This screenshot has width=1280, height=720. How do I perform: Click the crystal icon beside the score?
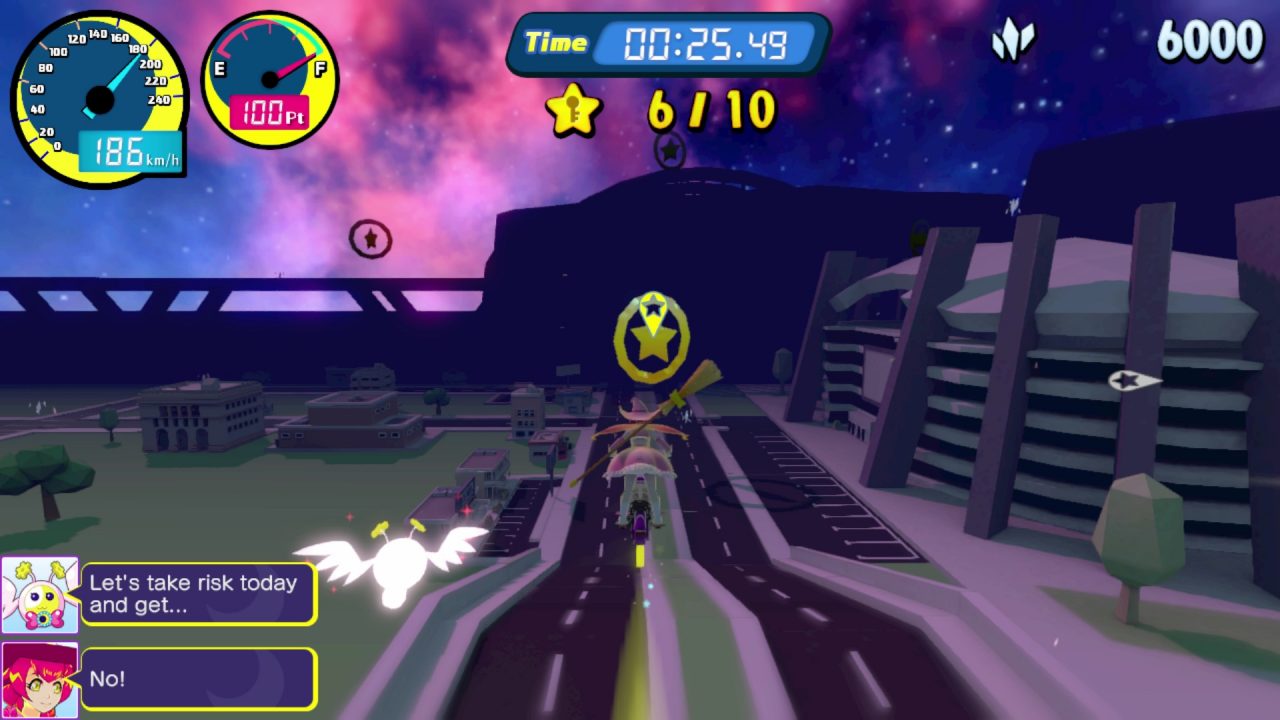[x=1013, y=40]
